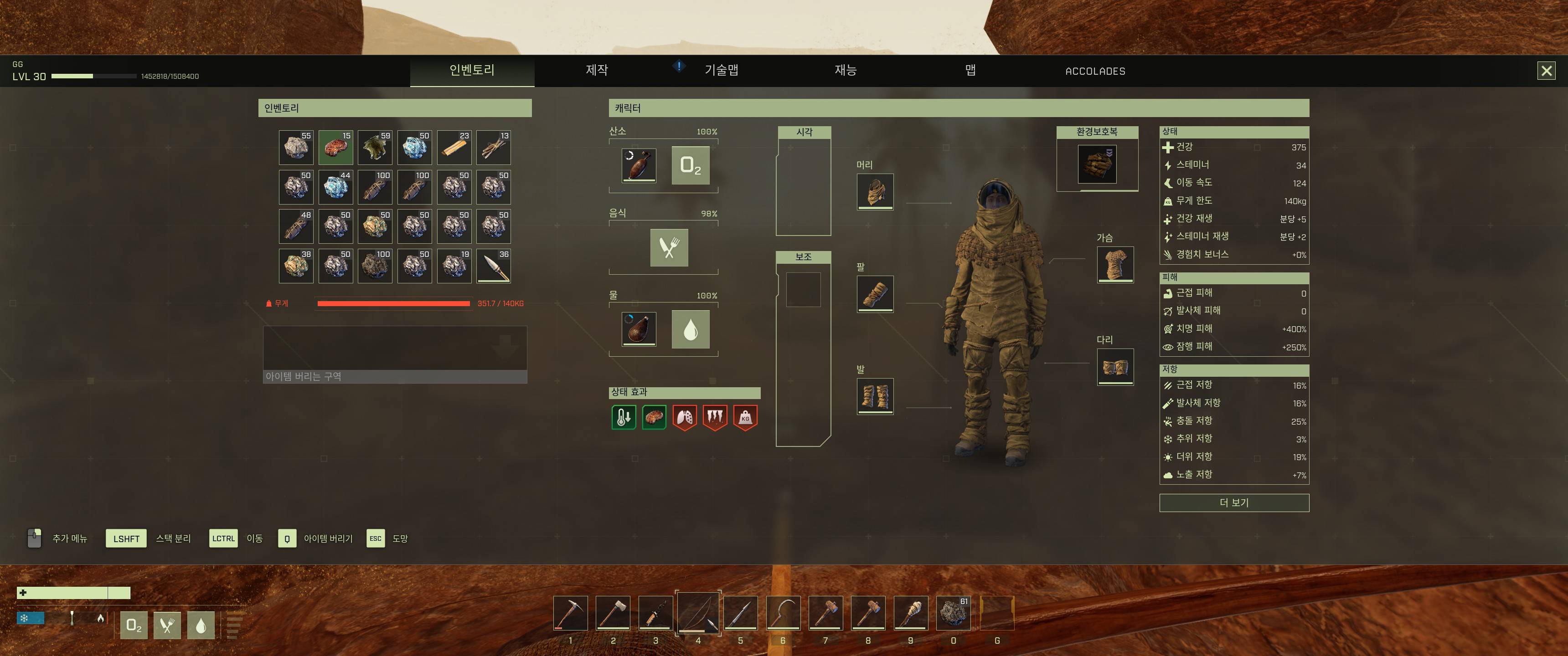
Task: Select the bundle of 13 sticks
Action: click(494, 147)
